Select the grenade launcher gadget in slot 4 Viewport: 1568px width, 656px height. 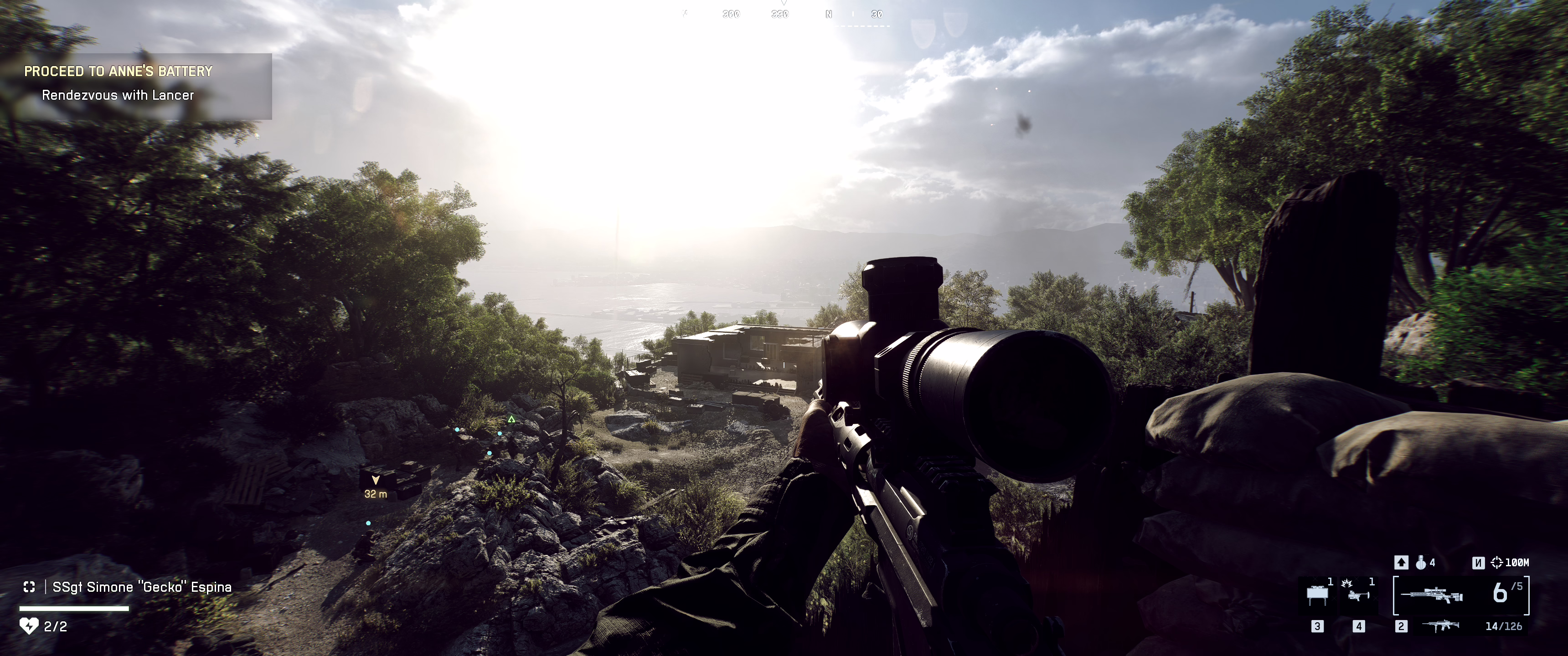pyautogui.click(x=1359, y=595)
